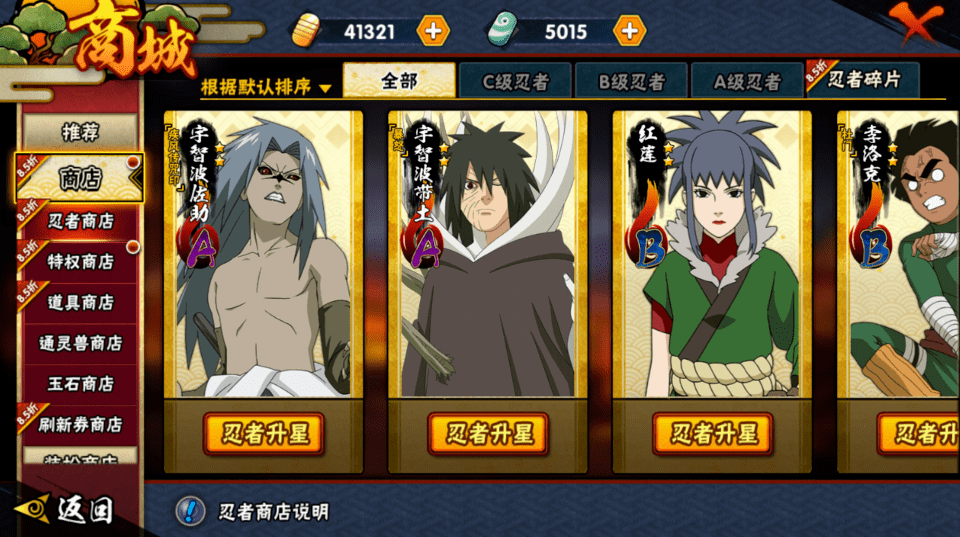Open the 玉石商店 category

(x=81, y=384)
